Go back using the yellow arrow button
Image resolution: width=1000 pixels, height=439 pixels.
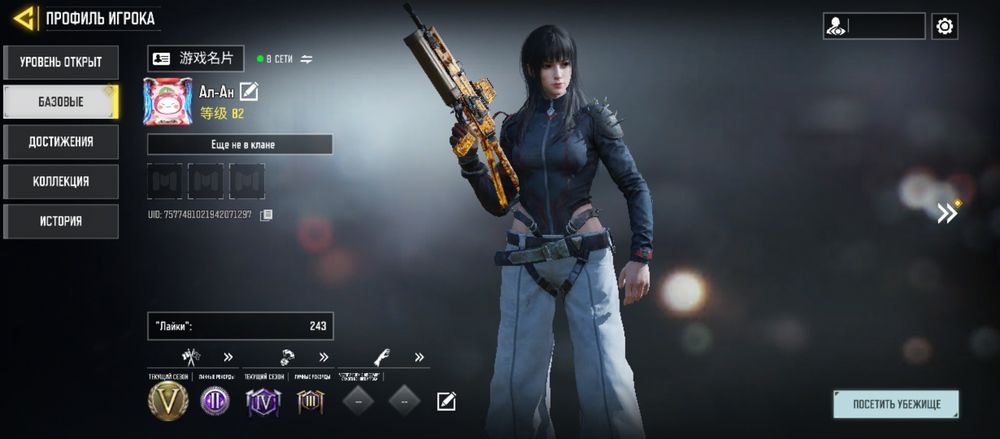(24, 18)
